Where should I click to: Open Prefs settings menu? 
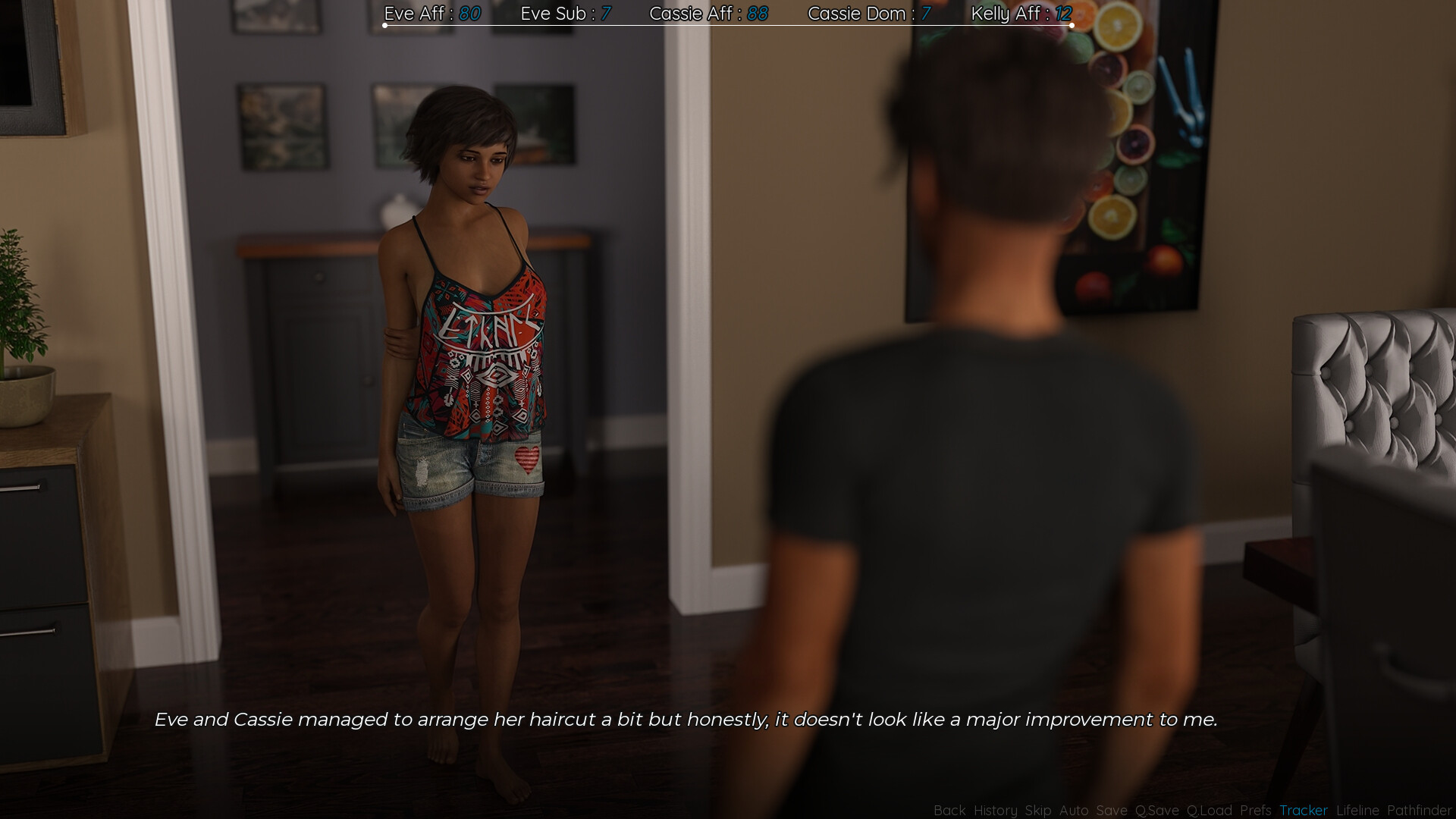tap(1257, 811)
